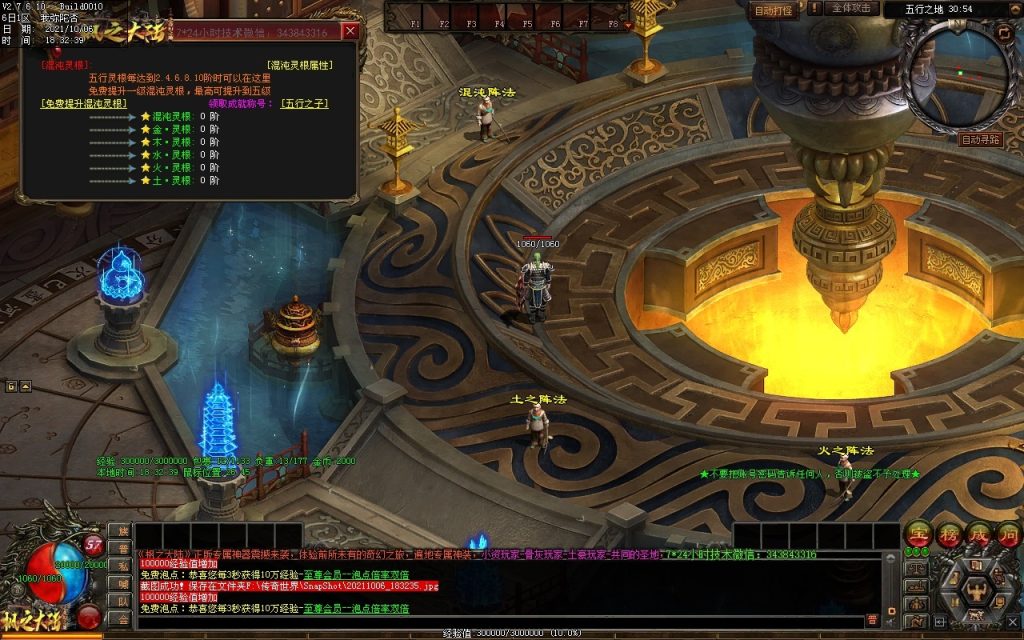Click the exclamation mark alert icon

coord(813,8)
